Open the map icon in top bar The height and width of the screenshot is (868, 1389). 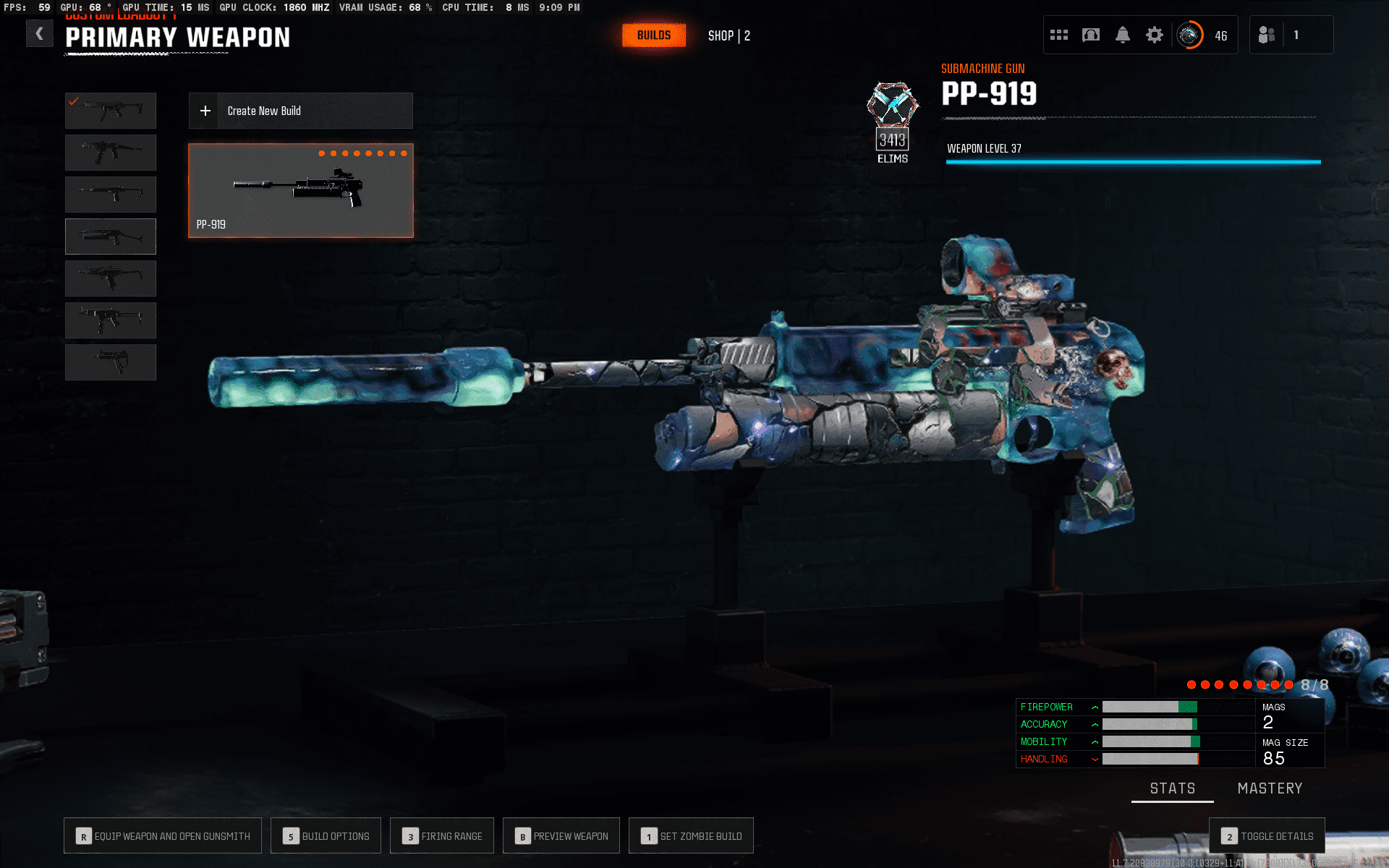(x=1091, y=35)
